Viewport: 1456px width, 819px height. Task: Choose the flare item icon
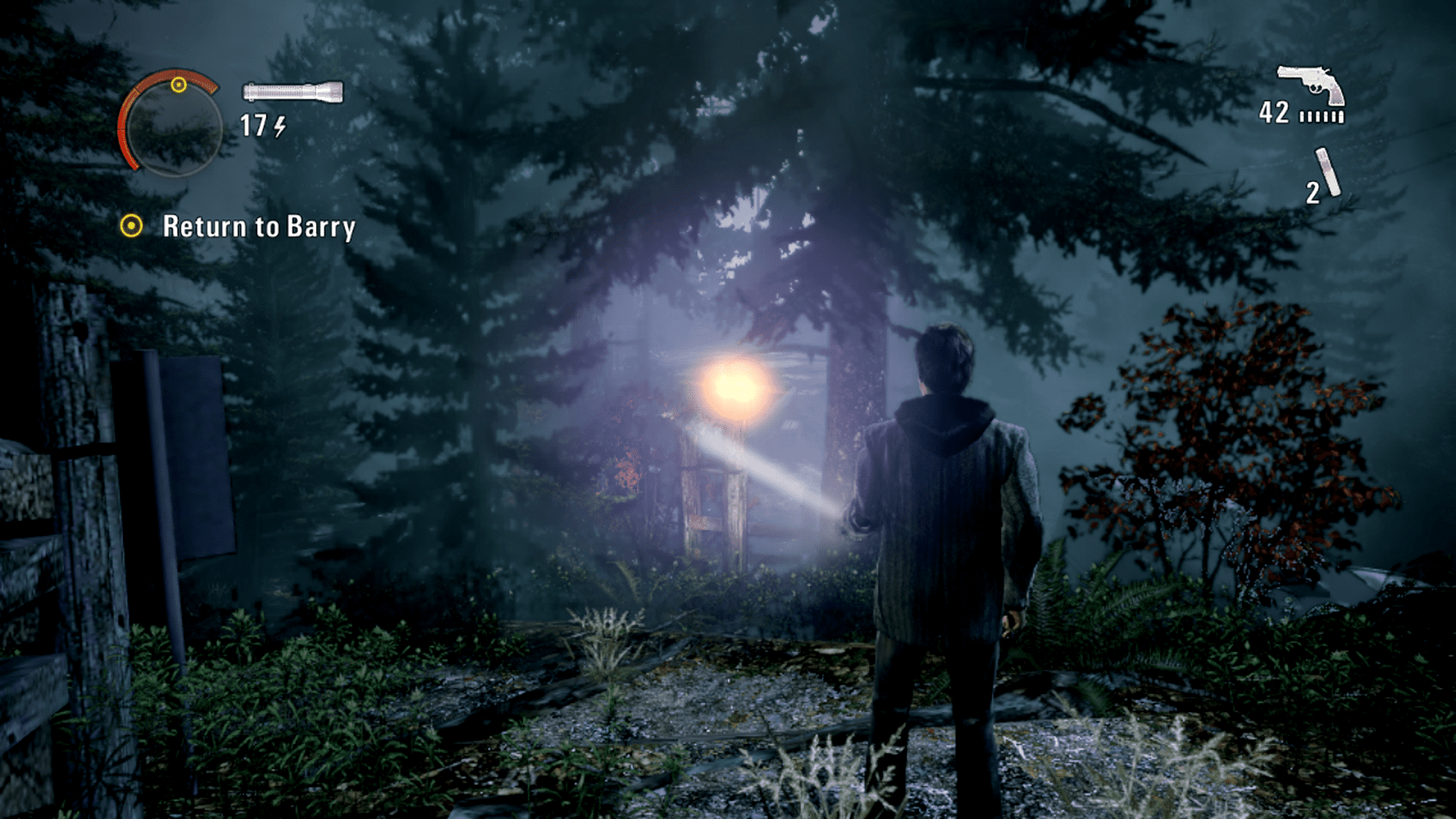click(1328, 173)
